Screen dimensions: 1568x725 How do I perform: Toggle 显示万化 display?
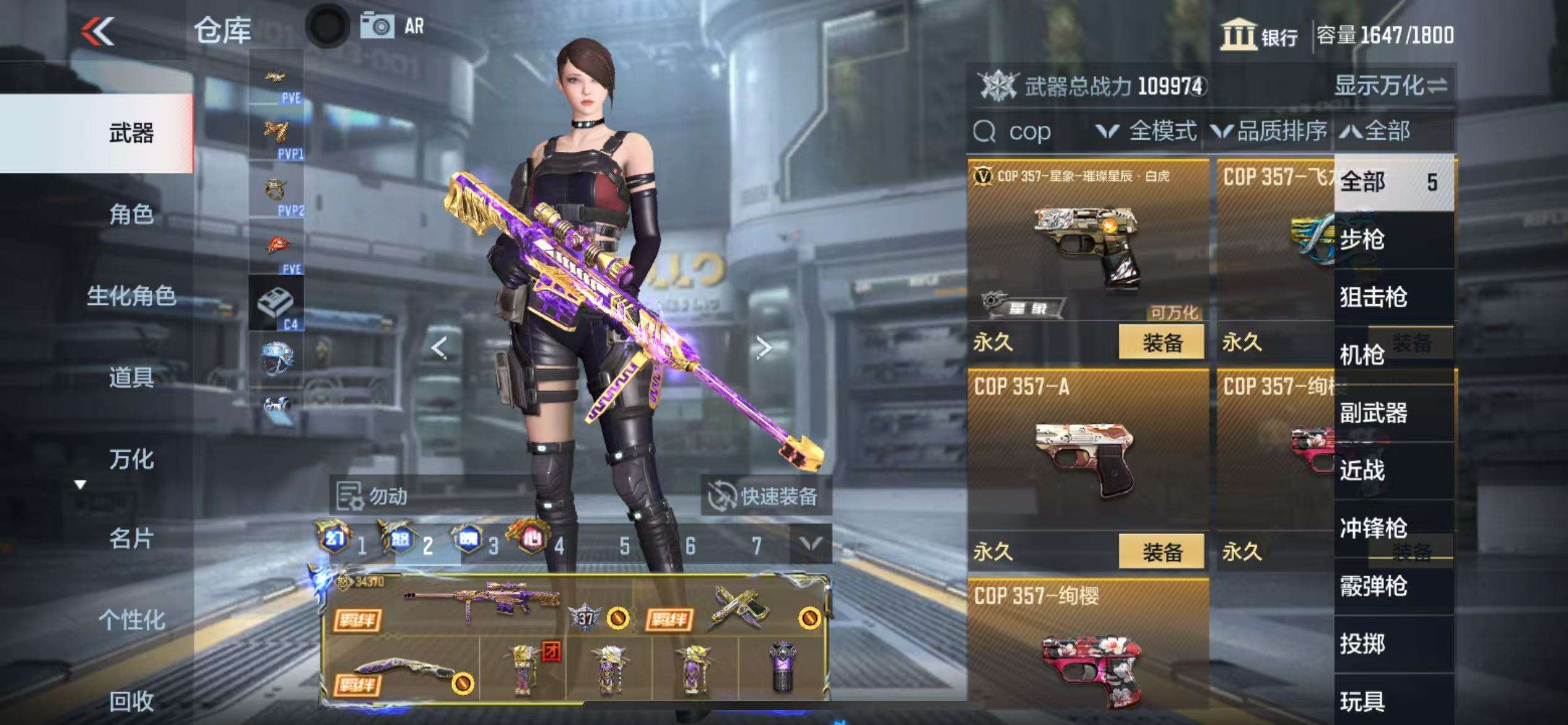pyautogui.click(x=1390, y=86)
